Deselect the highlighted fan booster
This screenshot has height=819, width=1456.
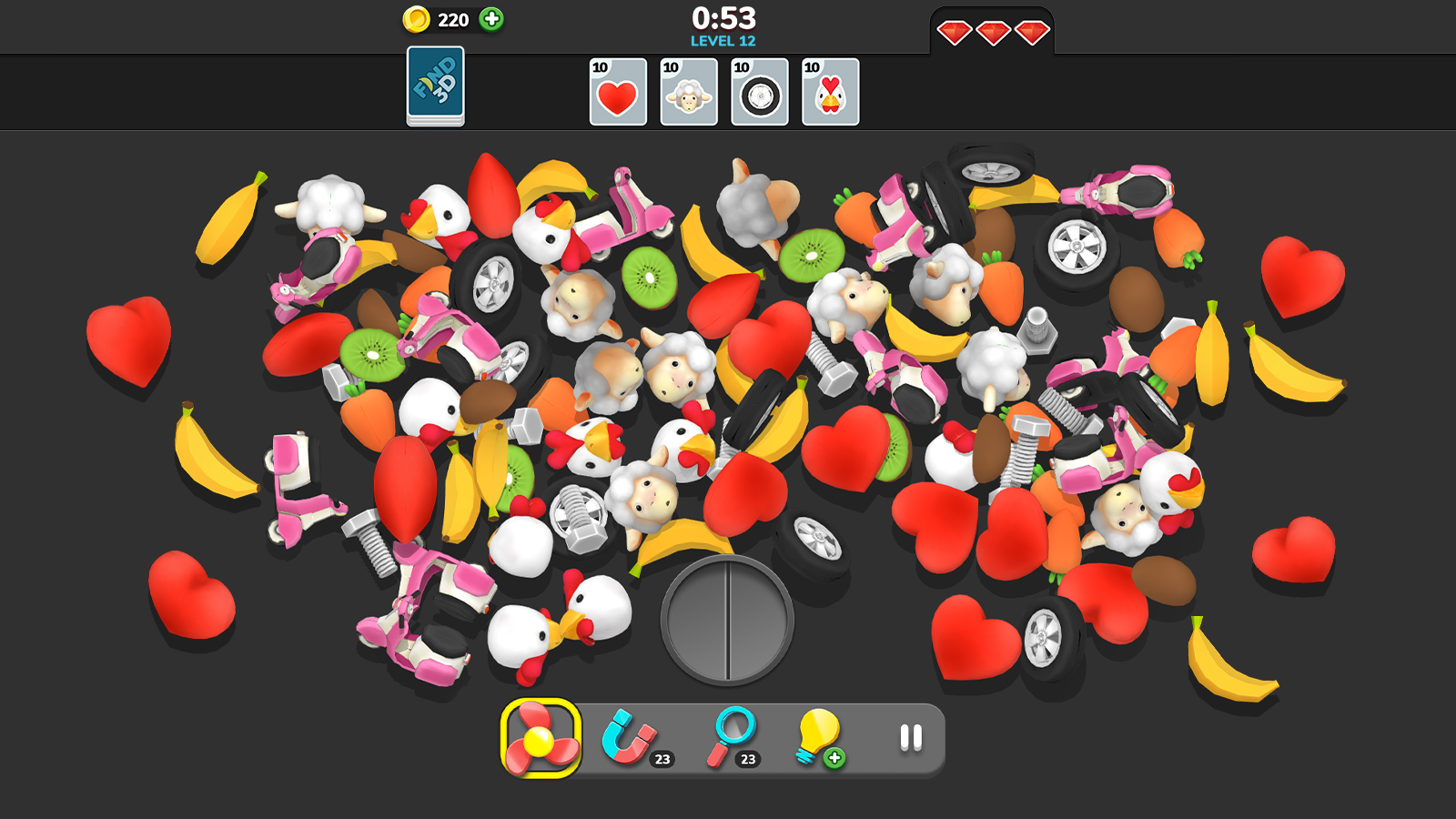point(538,739)
